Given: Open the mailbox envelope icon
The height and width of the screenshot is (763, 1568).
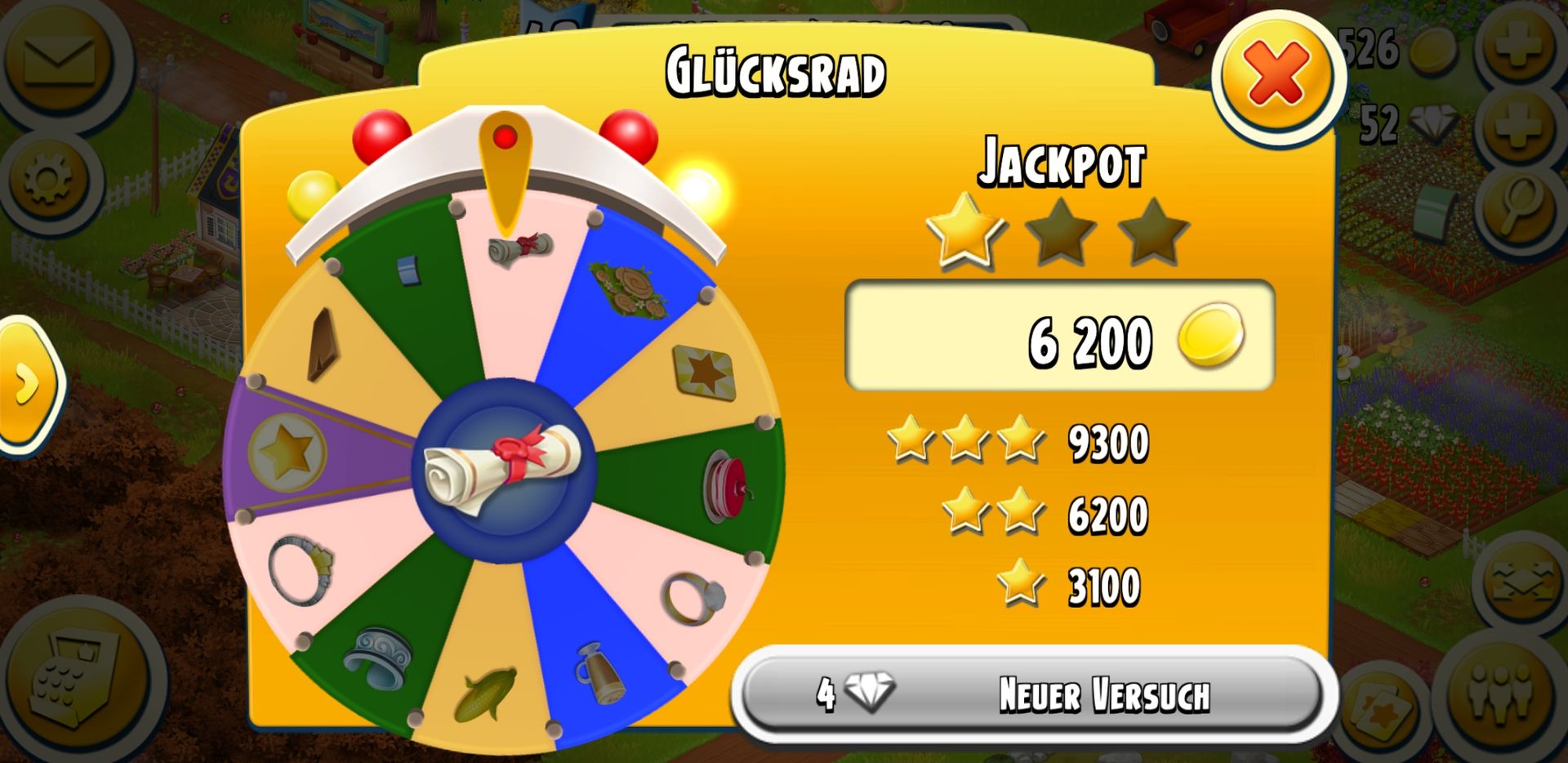Looking at the screenshot, I should coord(59,59).
